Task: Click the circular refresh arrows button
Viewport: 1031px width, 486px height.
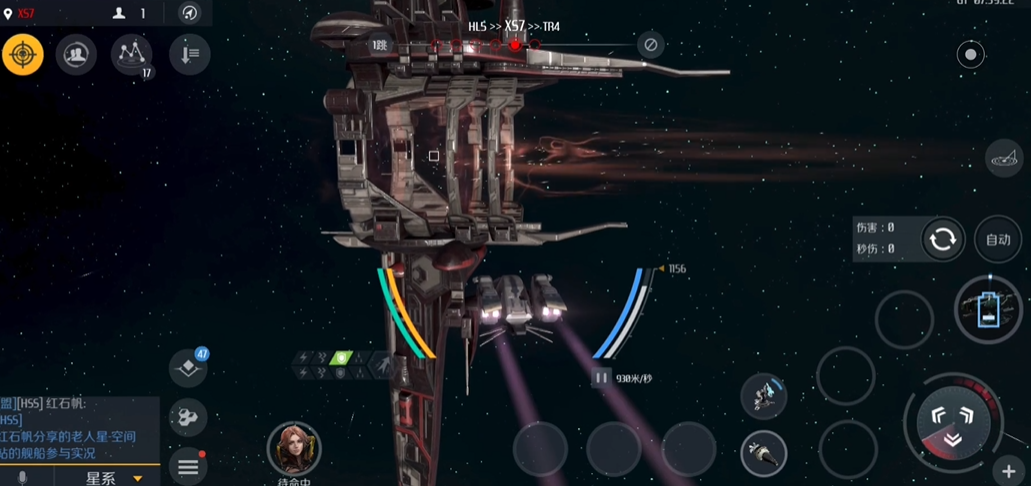Action: point(942,239)
